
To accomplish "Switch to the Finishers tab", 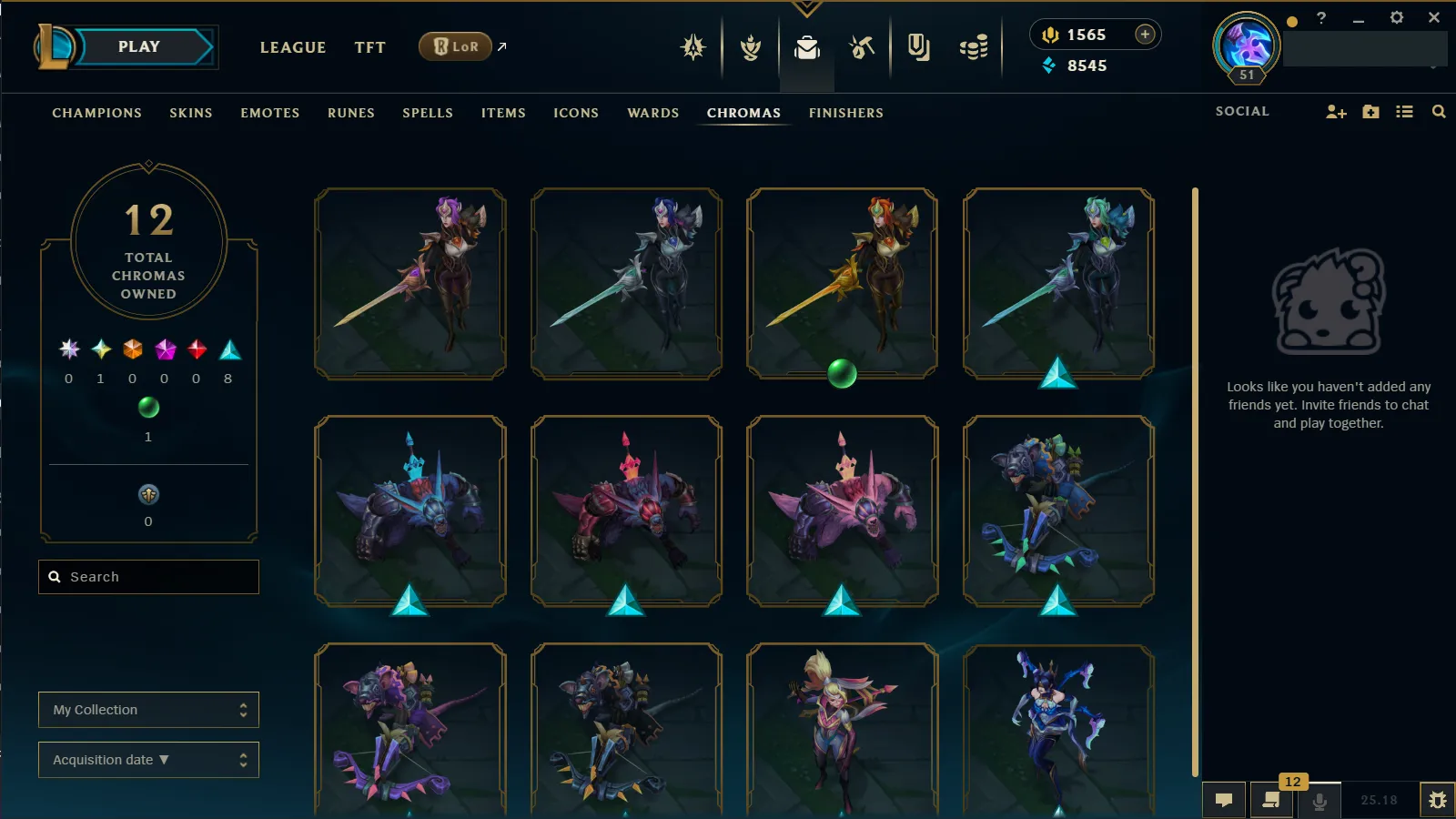I will click(845, 113).
